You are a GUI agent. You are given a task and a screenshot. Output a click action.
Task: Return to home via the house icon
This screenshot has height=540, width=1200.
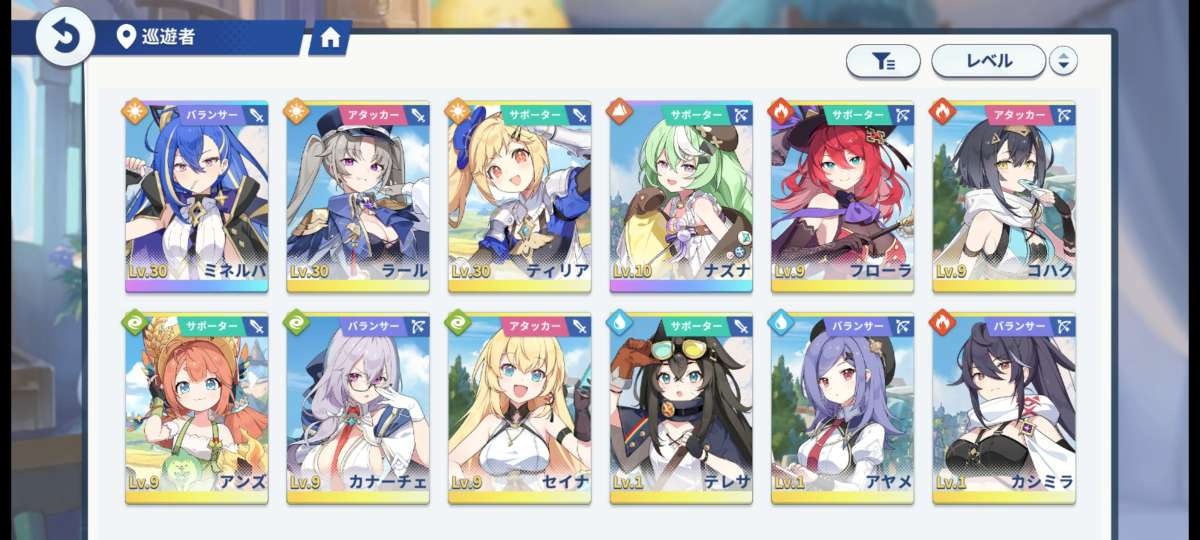[330, 38]
